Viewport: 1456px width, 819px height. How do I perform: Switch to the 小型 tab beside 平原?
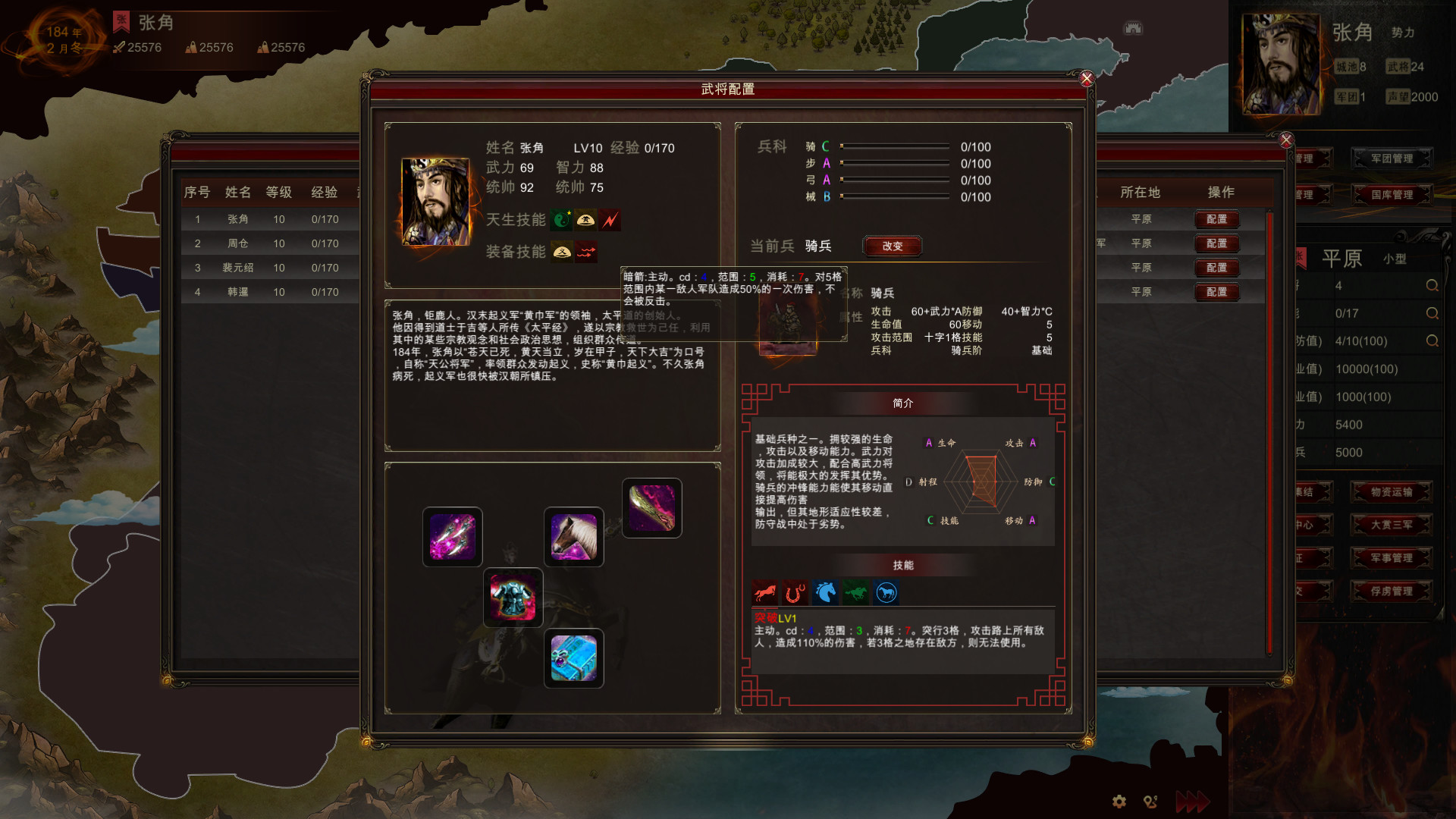(x=1394, y=259)
